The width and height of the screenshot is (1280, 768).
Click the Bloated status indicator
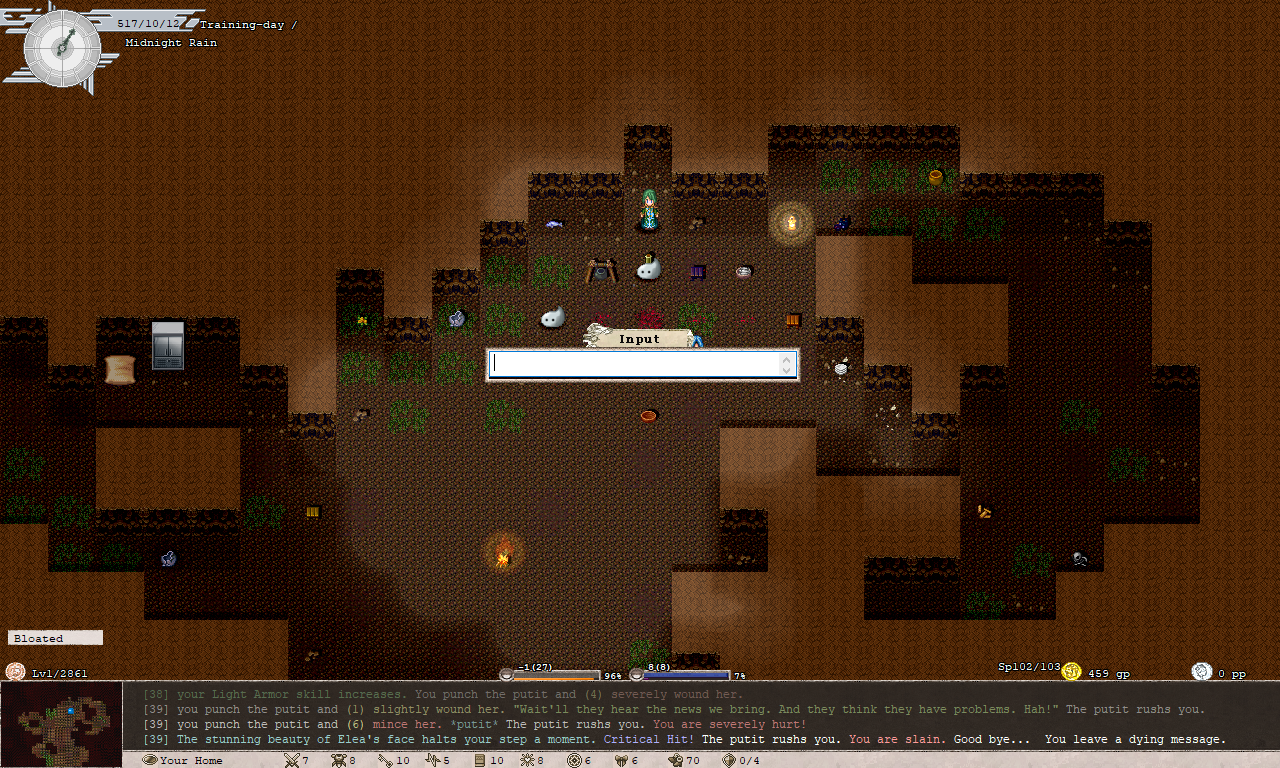coord(55,638)
